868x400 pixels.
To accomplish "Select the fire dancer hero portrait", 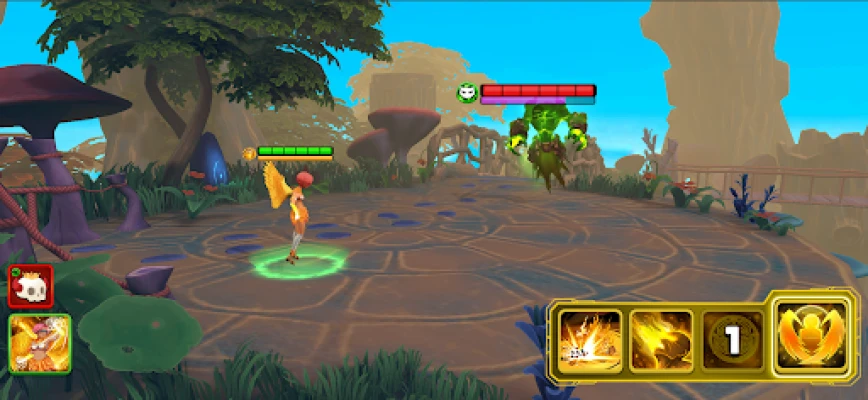I will pos(40,343).
